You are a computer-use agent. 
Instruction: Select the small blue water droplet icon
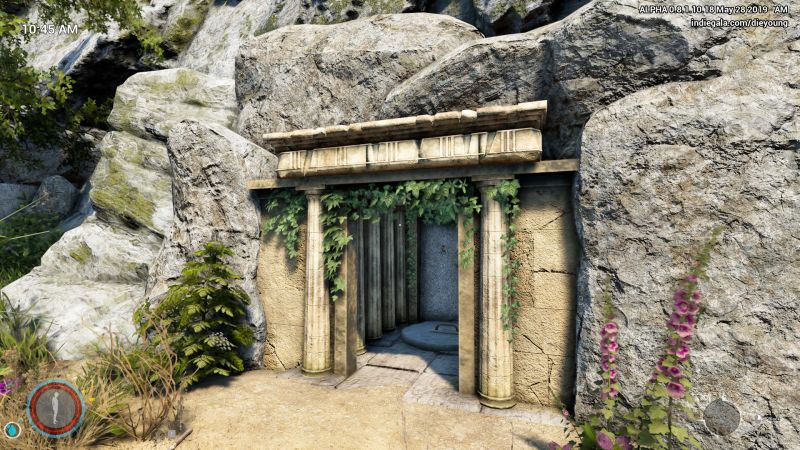tap(12, 430)
